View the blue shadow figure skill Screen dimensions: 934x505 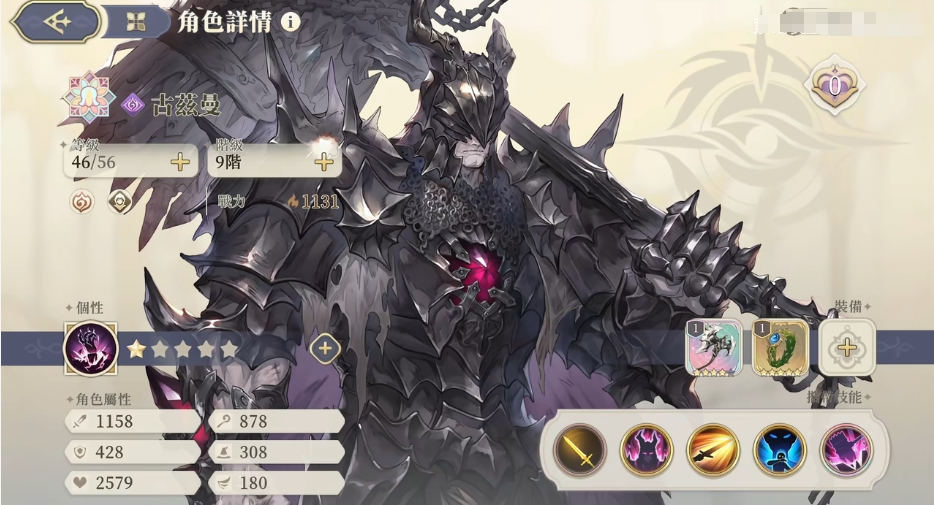click(780, 448)
